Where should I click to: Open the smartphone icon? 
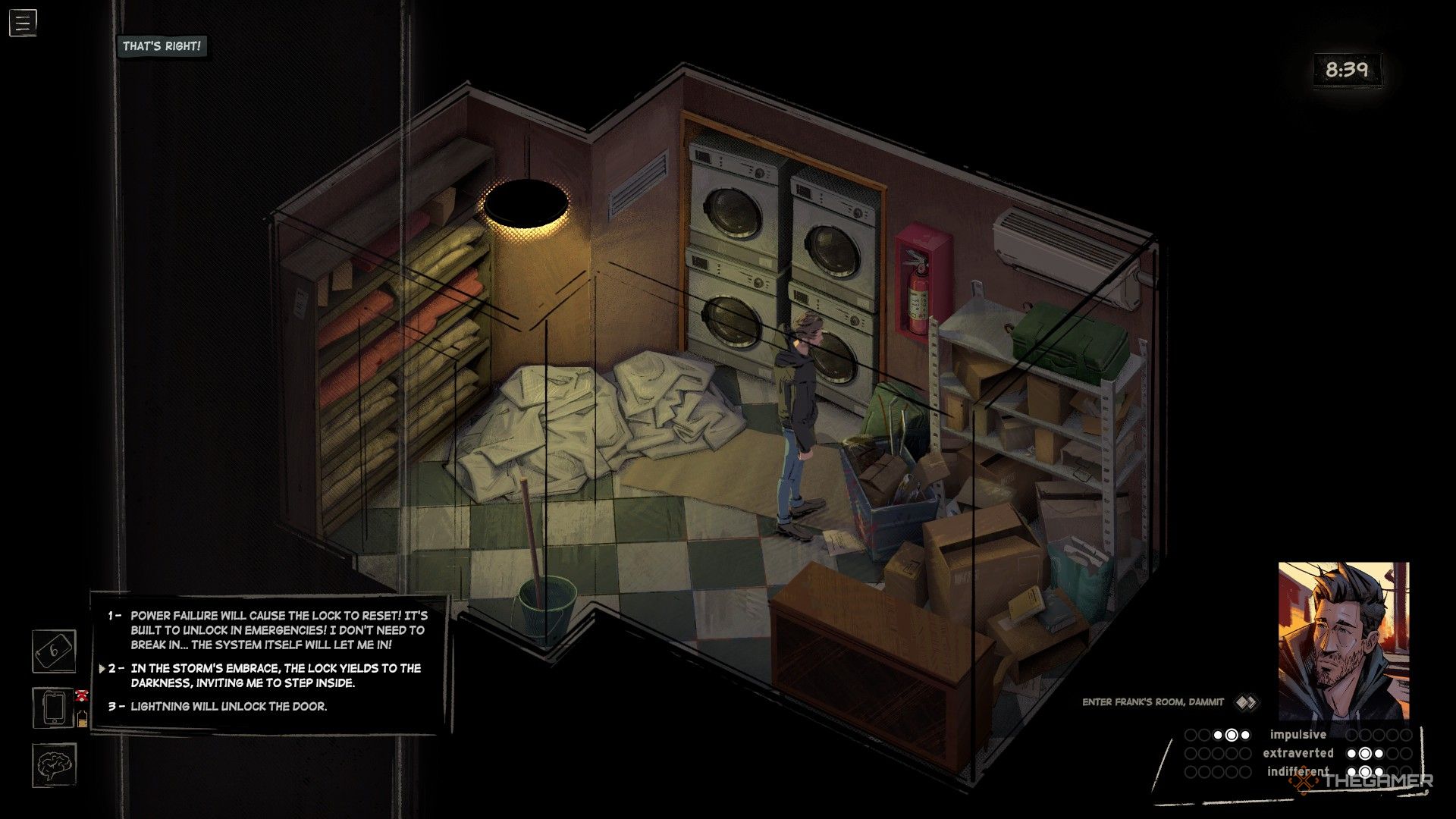click(54, 708)
